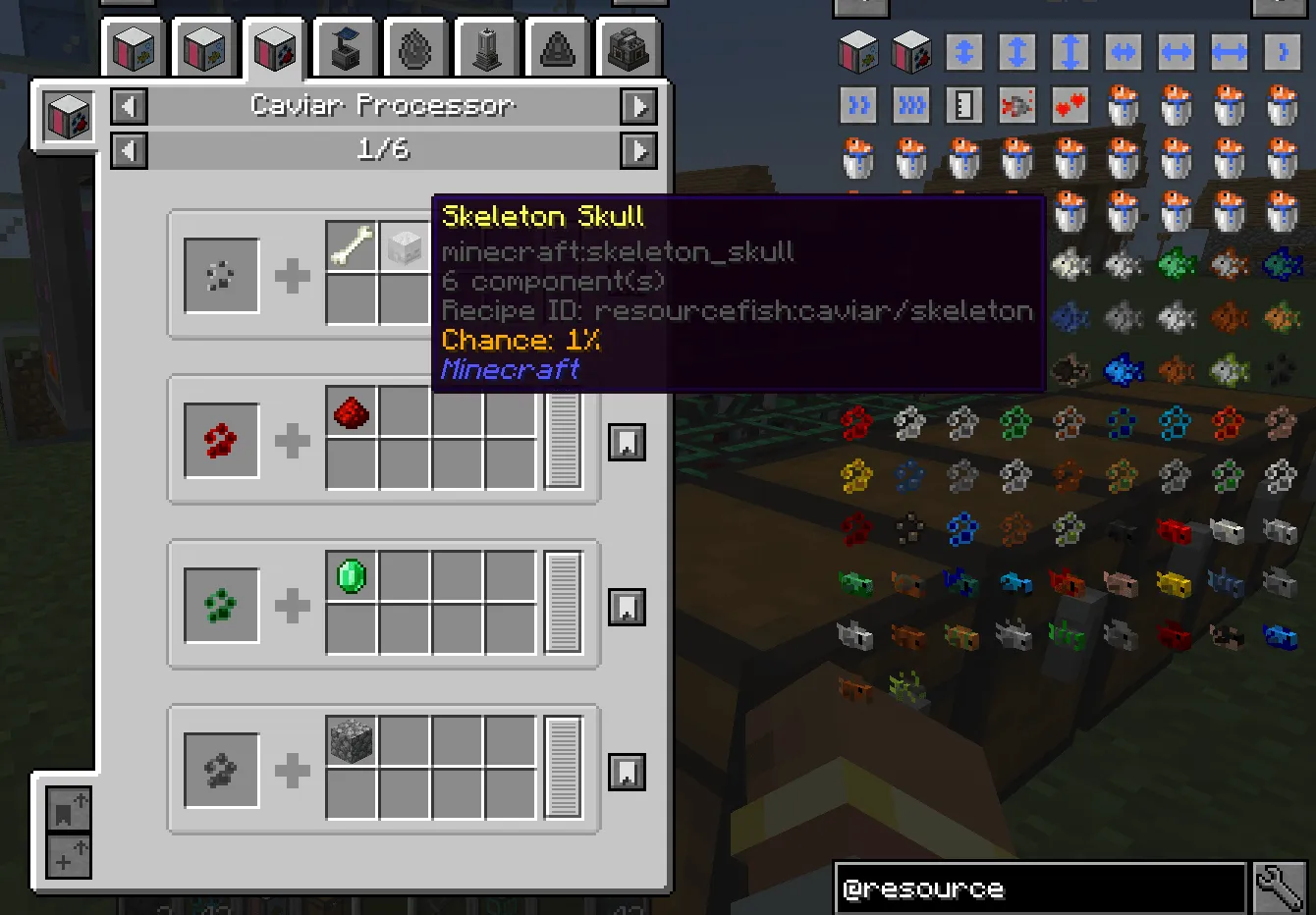Toggle the vertical sidebar alignment button
This screenshot has height=915, width=1316.
tap(1017, 53)
